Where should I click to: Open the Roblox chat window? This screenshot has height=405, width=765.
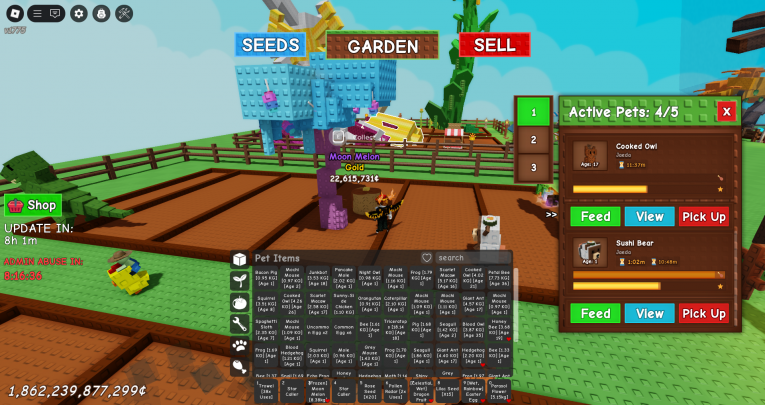pos(54,13)
